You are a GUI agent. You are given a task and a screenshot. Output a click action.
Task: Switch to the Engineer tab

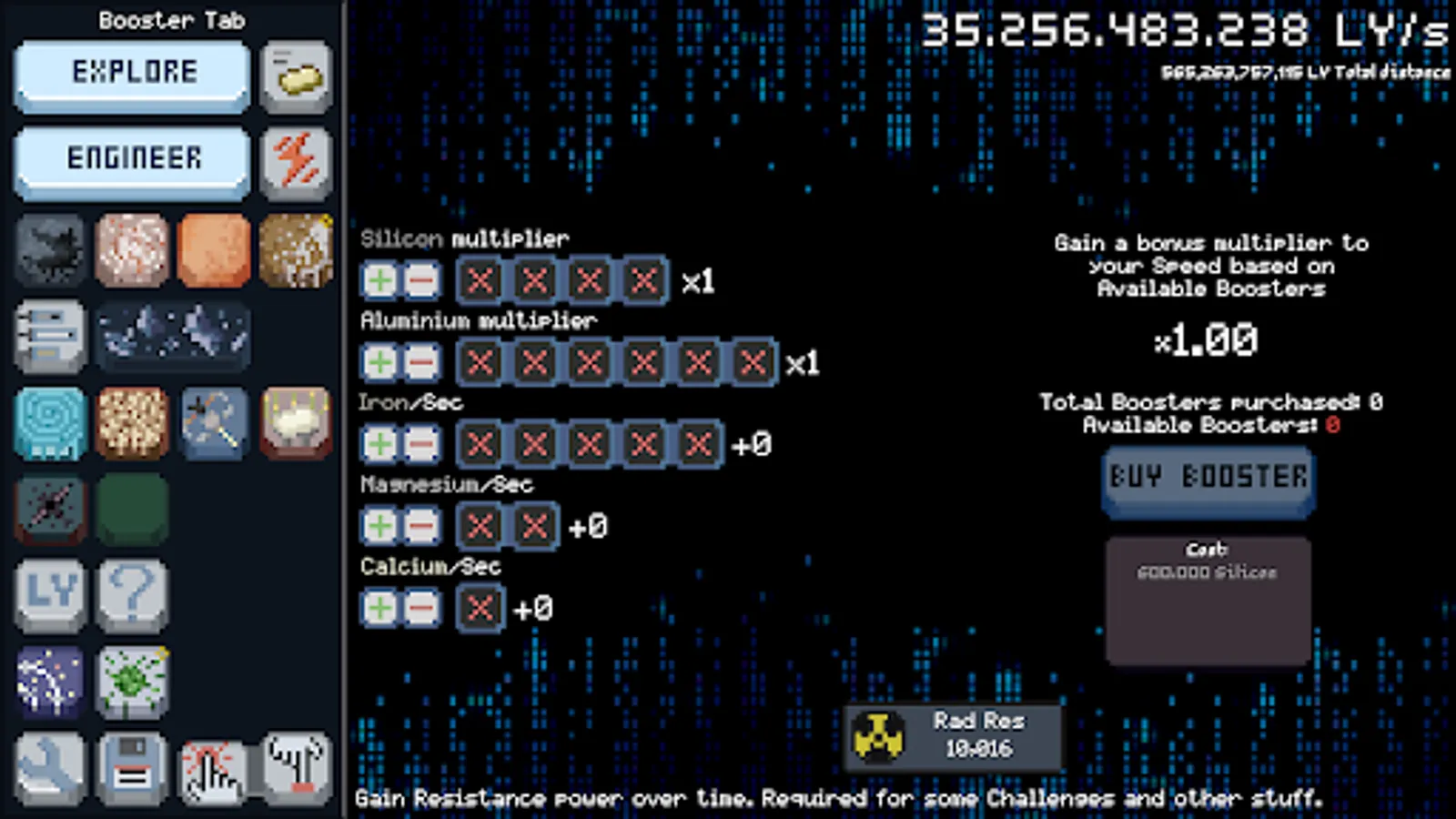tap(130, 160)
